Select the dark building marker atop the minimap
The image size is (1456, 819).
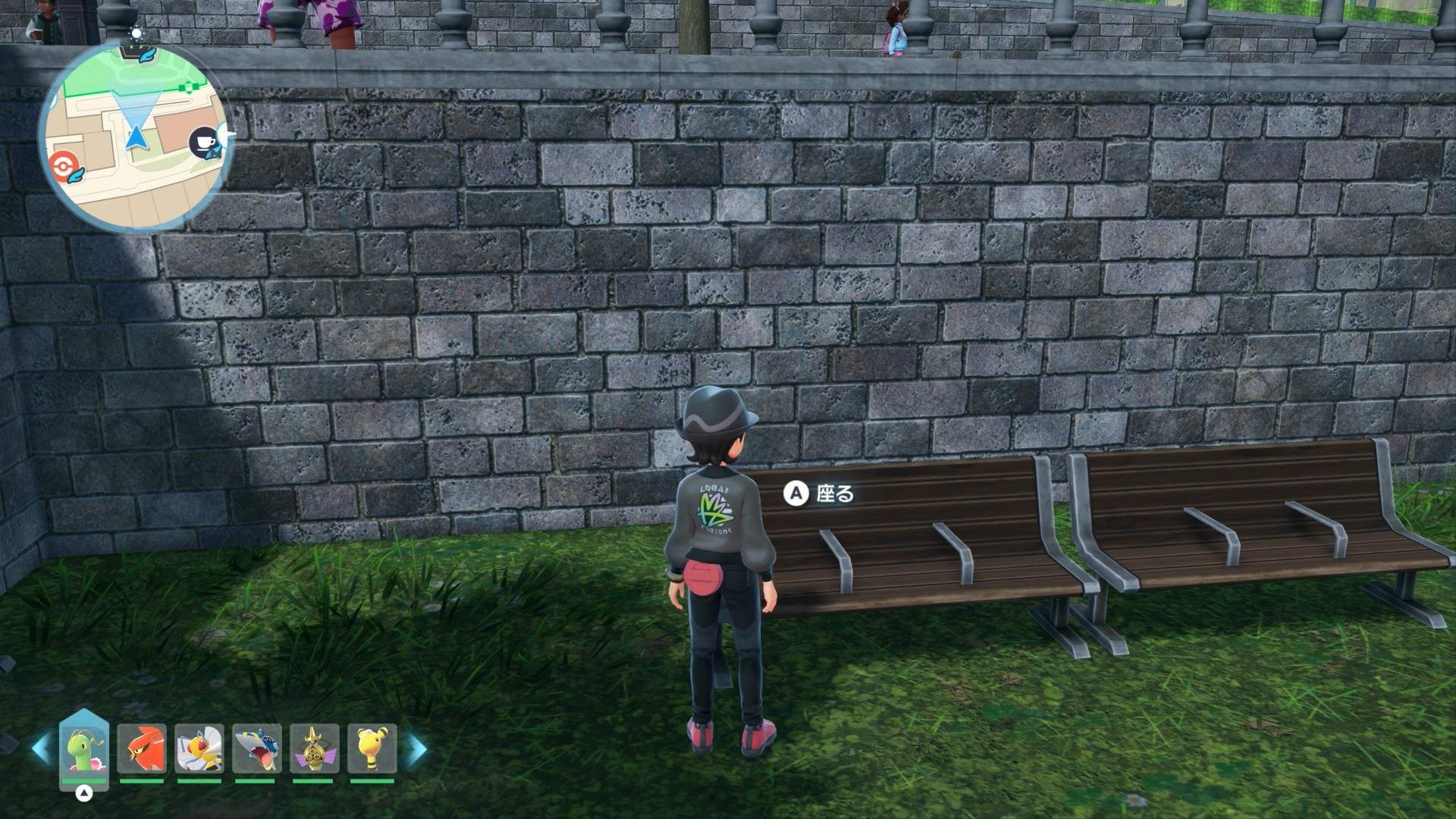pyautogui.click(x=136, y=52)
